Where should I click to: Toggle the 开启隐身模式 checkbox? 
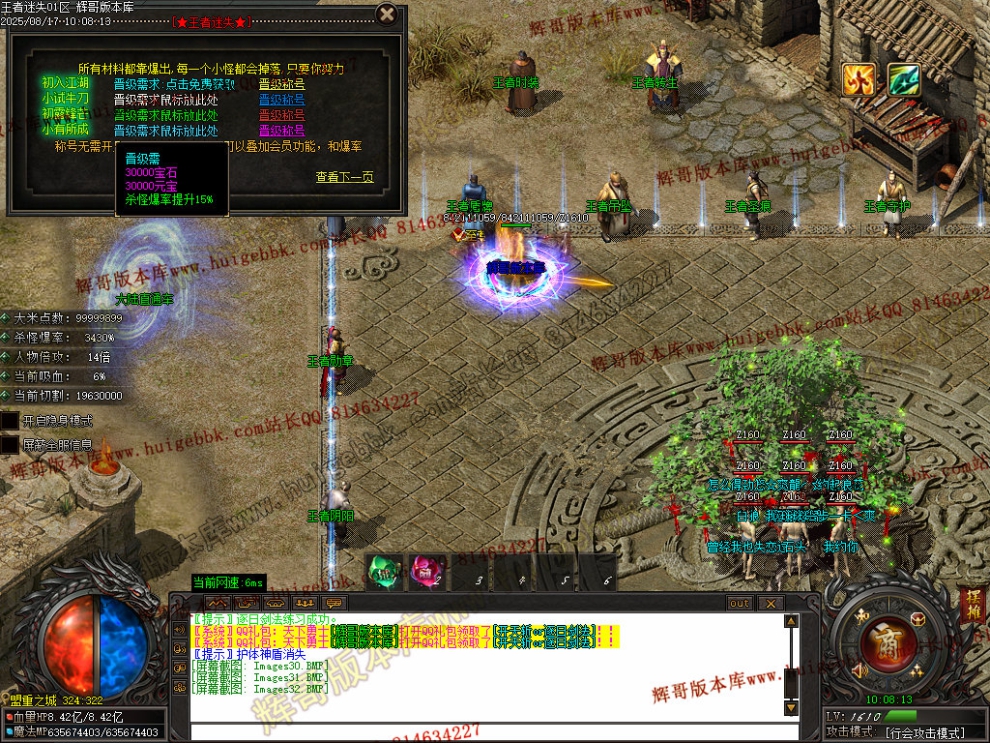pyautogui.click(x=10, y=421)
